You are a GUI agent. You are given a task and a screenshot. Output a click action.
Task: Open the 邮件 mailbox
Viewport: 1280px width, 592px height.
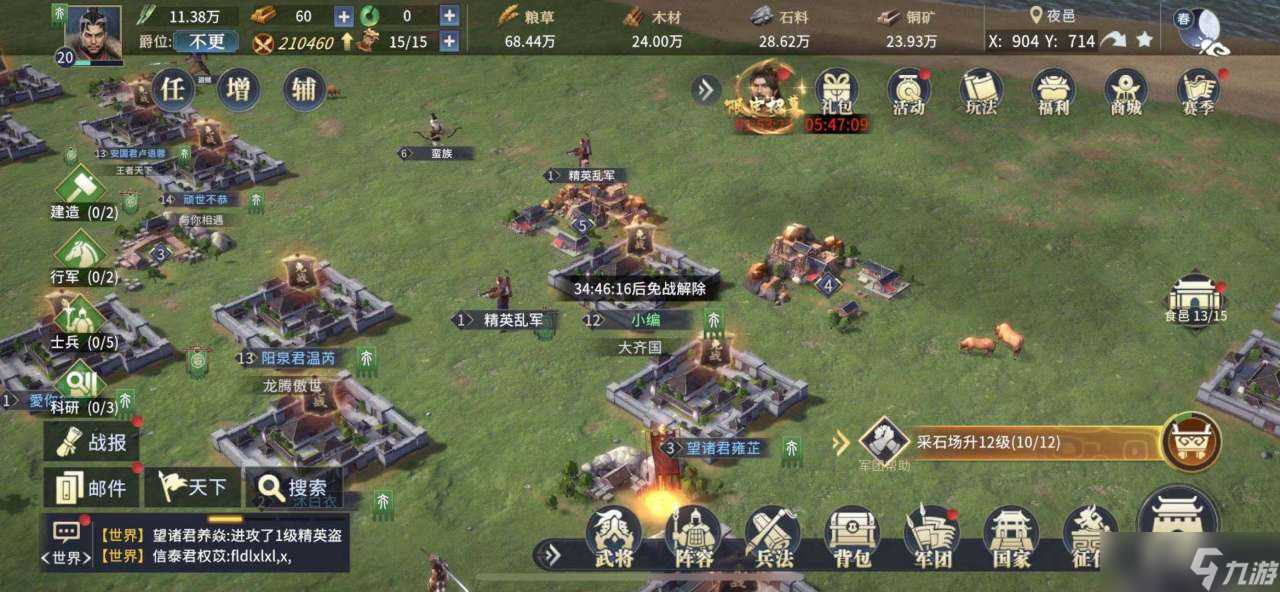pyautogui.click(x=91, y=488)
